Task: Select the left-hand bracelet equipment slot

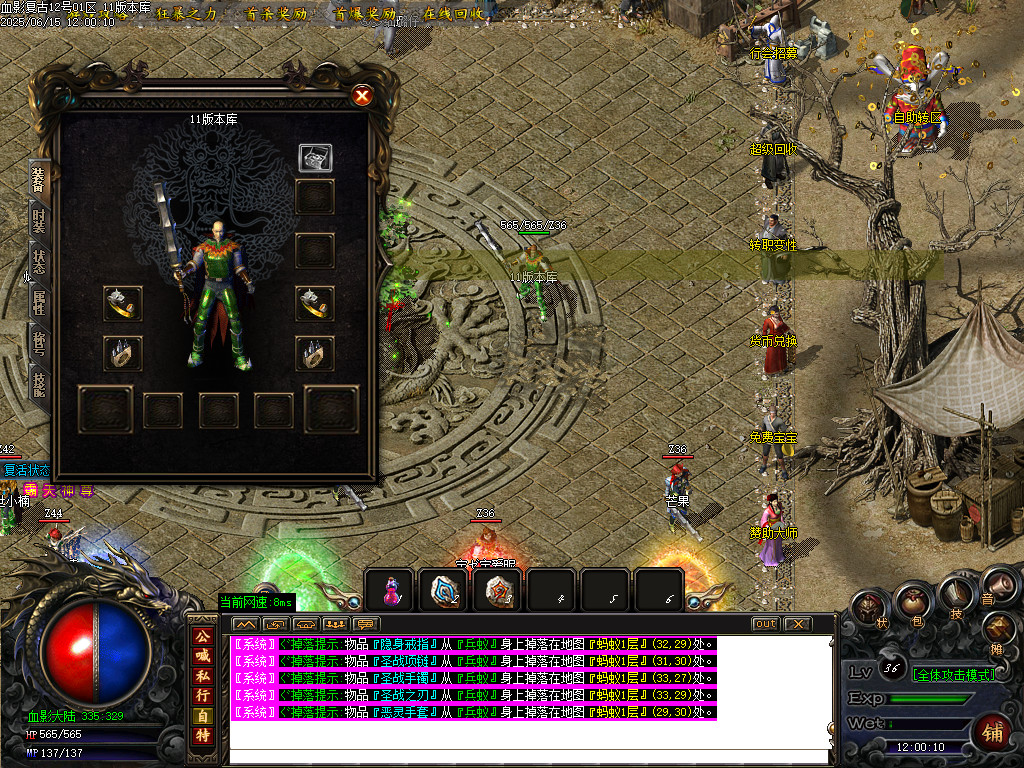Action: 123,303
